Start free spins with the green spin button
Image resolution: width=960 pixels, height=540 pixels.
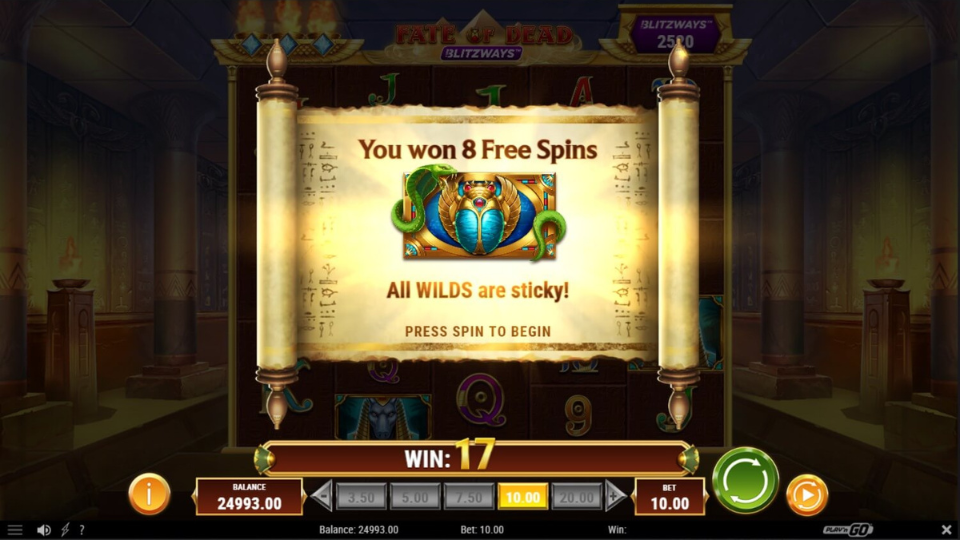745,480
